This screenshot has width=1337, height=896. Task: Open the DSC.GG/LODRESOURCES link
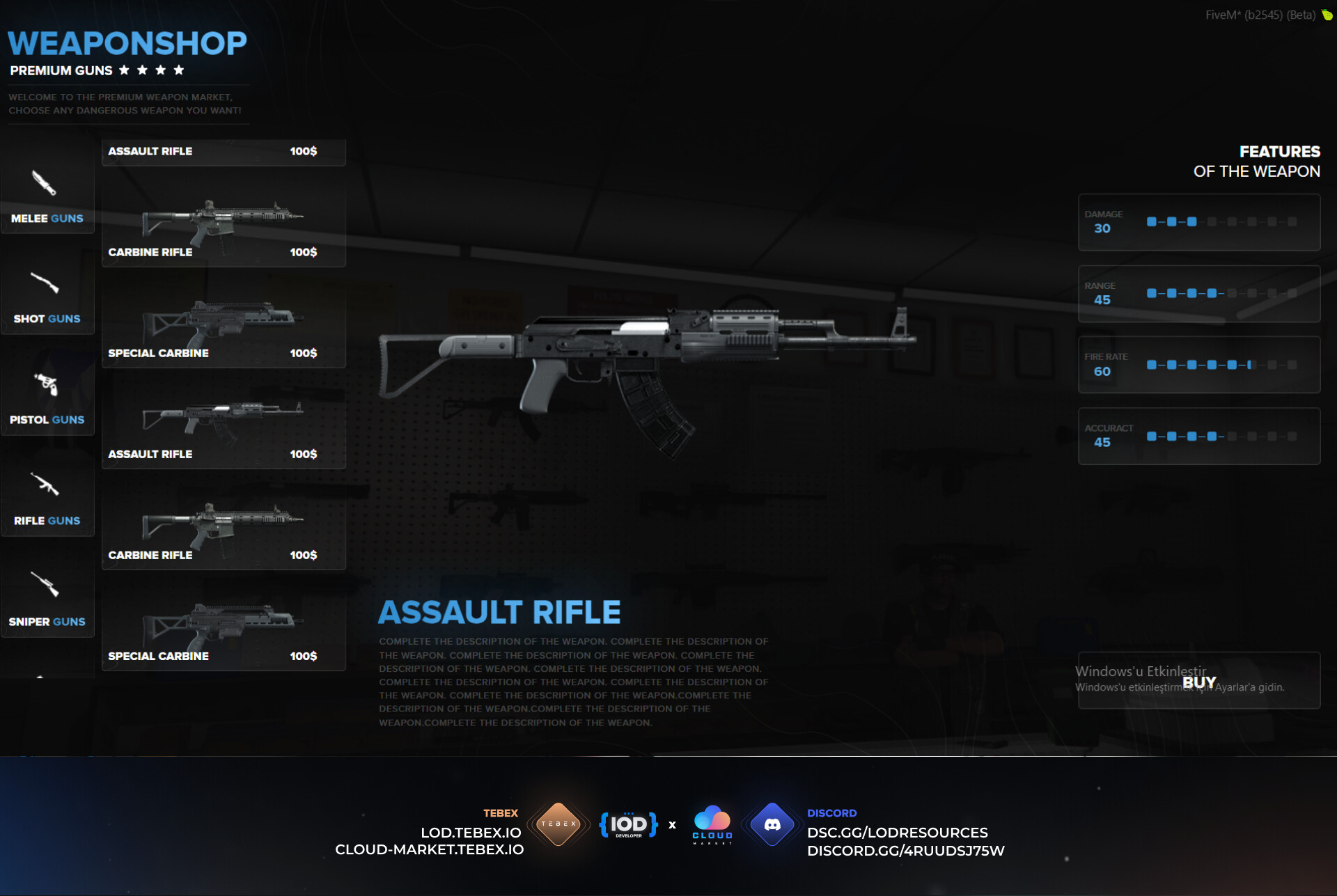click(897, 832)
